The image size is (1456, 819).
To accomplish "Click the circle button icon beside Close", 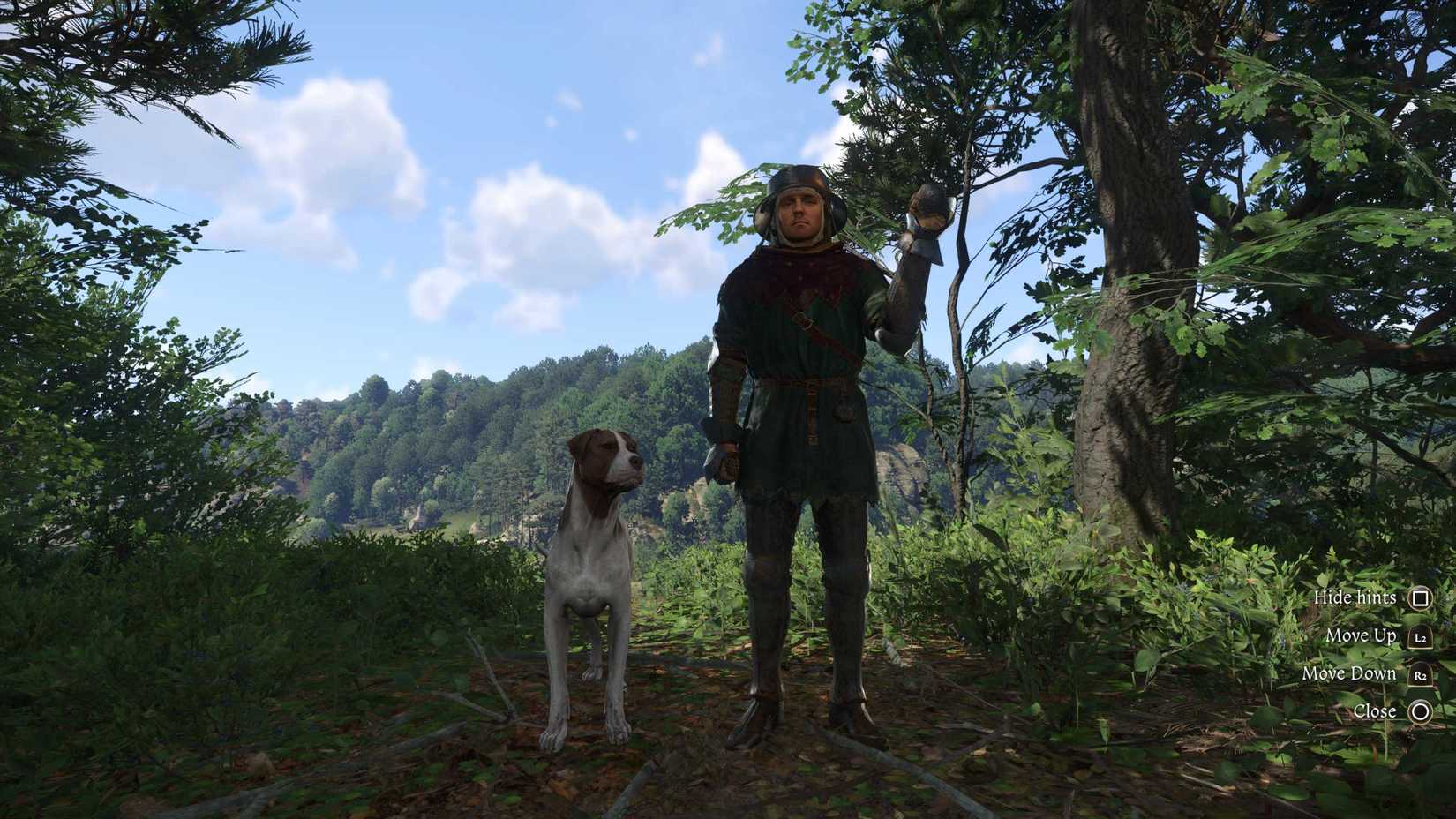I will click(1421, 711).
